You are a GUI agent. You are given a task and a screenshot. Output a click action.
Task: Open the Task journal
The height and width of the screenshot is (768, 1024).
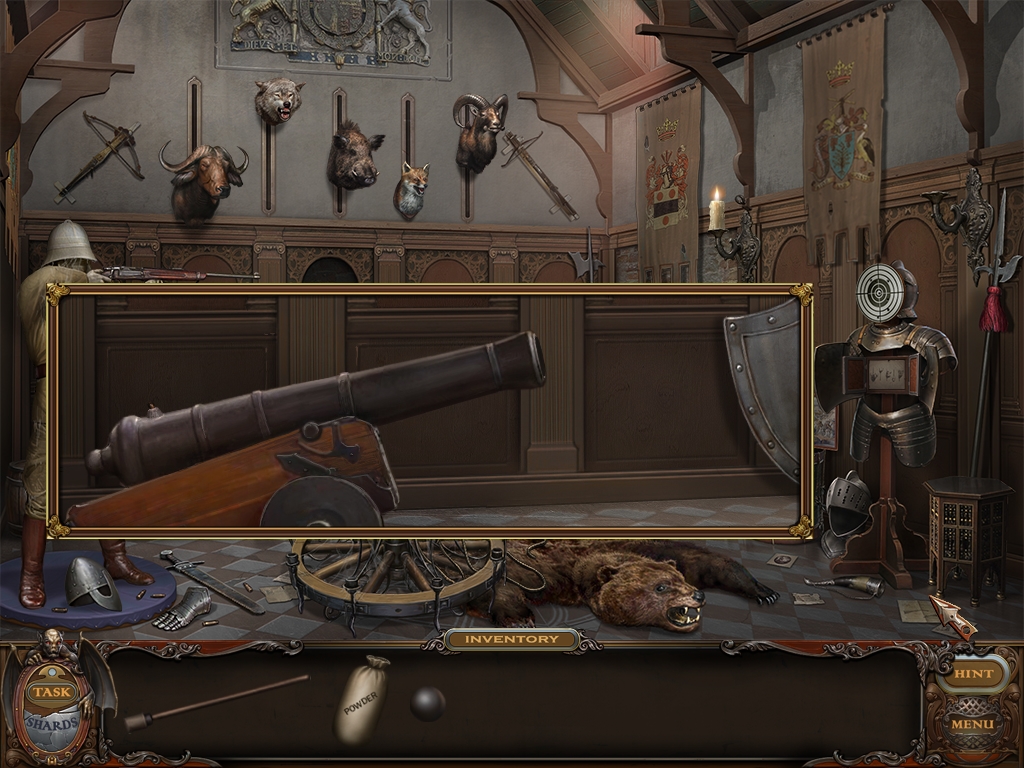click(x=48, y=691)
